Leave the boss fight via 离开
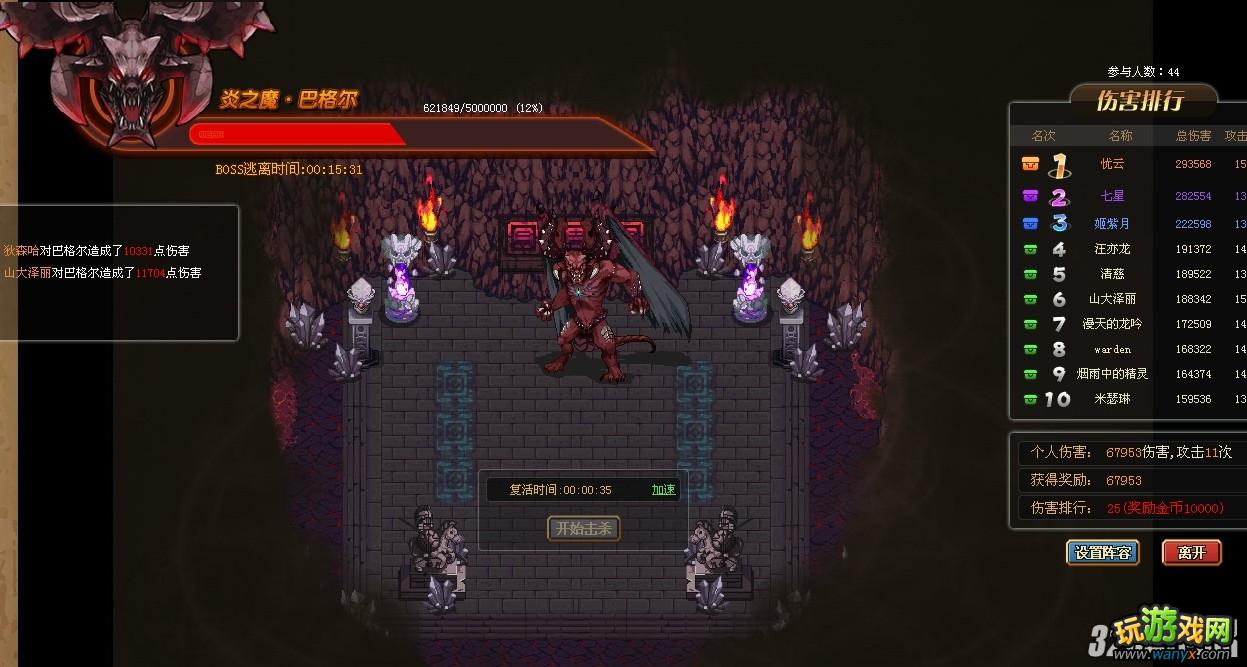This screenshot has height=667, width=1247. click(1191, 552)
